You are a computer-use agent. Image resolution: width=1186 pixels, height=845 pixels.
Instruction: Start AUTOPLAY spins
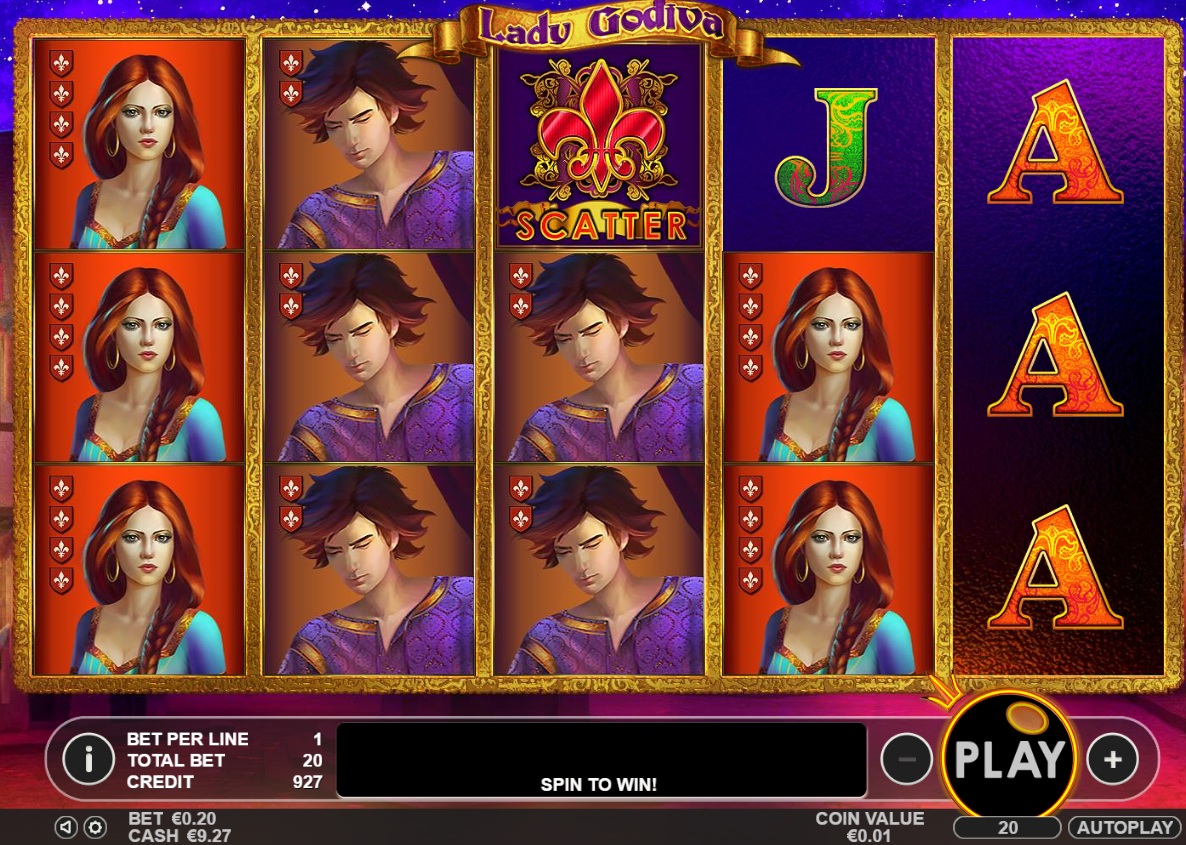click(x=1125, y=827)
